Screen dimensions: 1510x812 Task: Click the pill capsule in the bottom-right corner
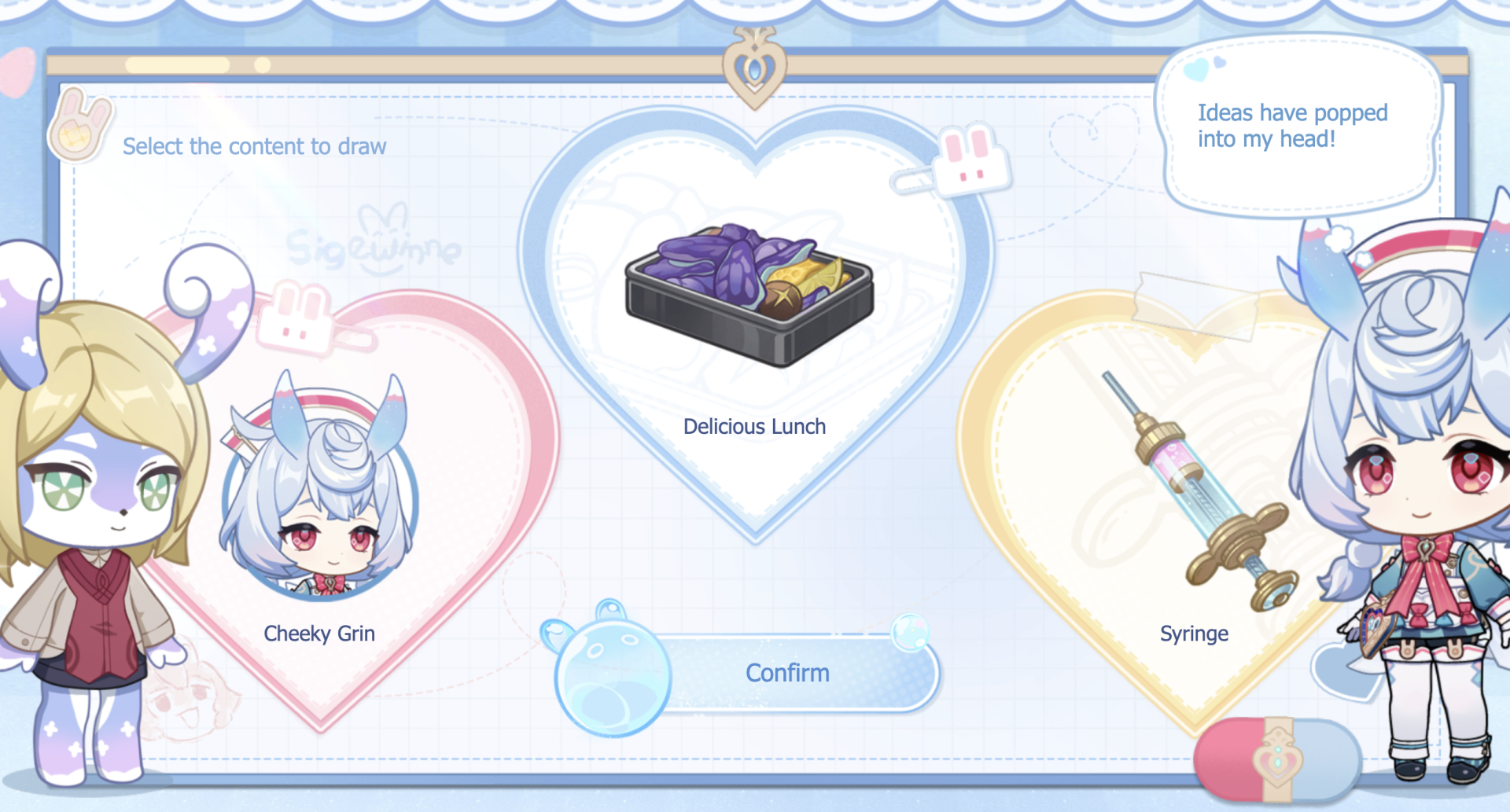pos(1278,759)
